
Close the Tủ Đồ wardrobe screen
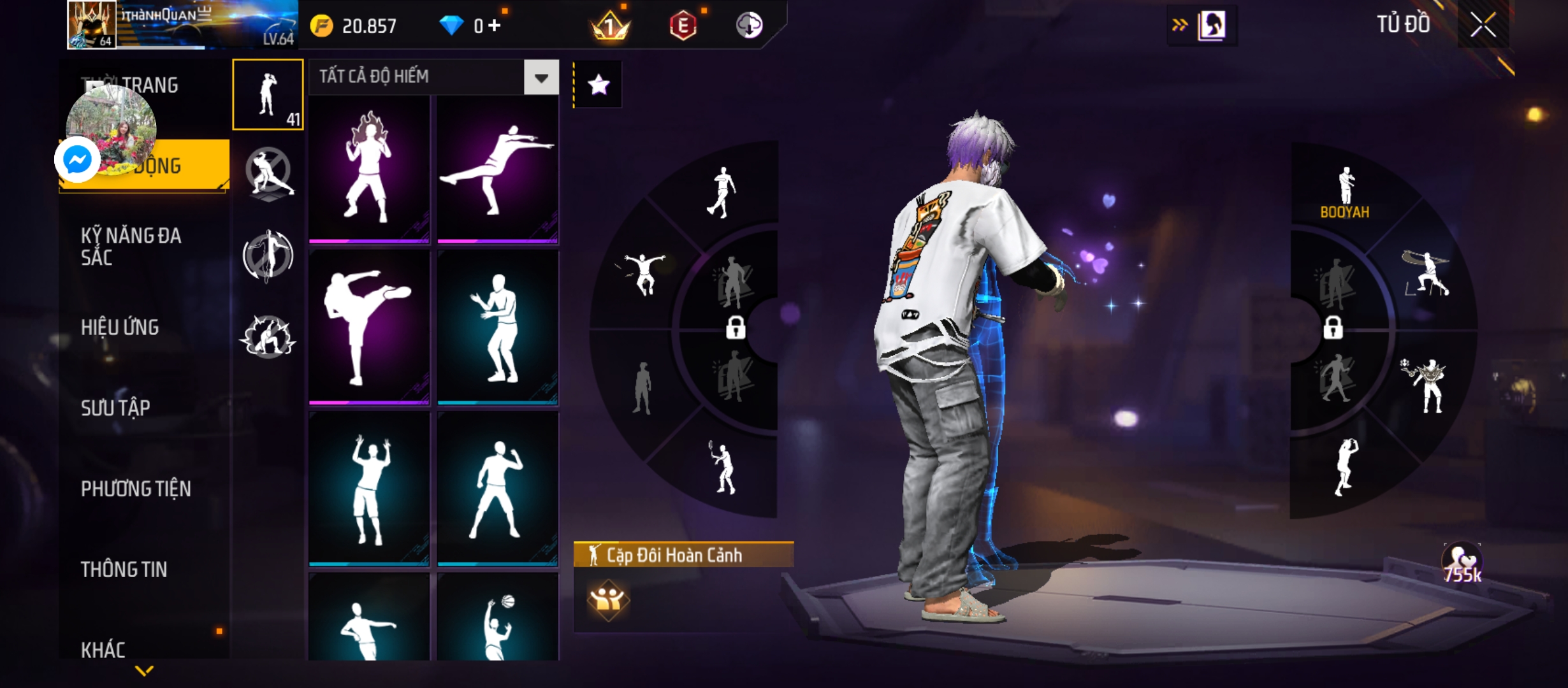[x=1483, y=25]
